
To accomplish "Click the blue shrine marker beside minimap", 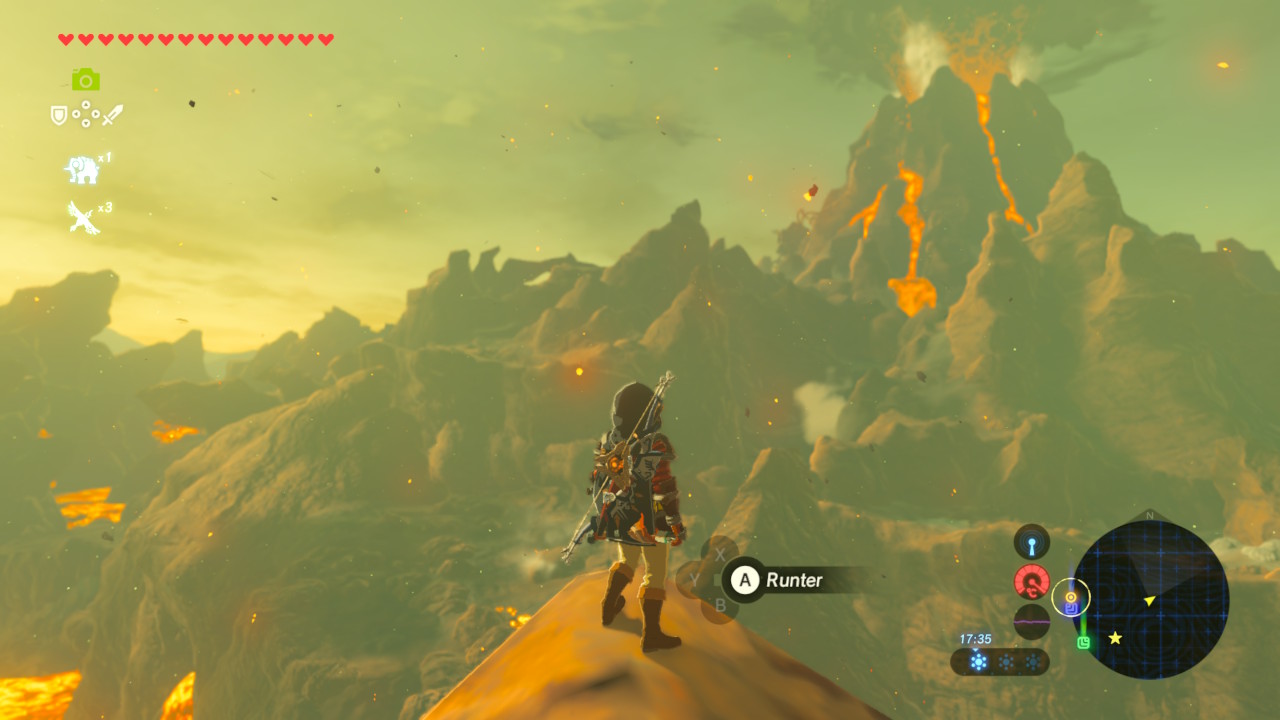I will (1071, 607).
